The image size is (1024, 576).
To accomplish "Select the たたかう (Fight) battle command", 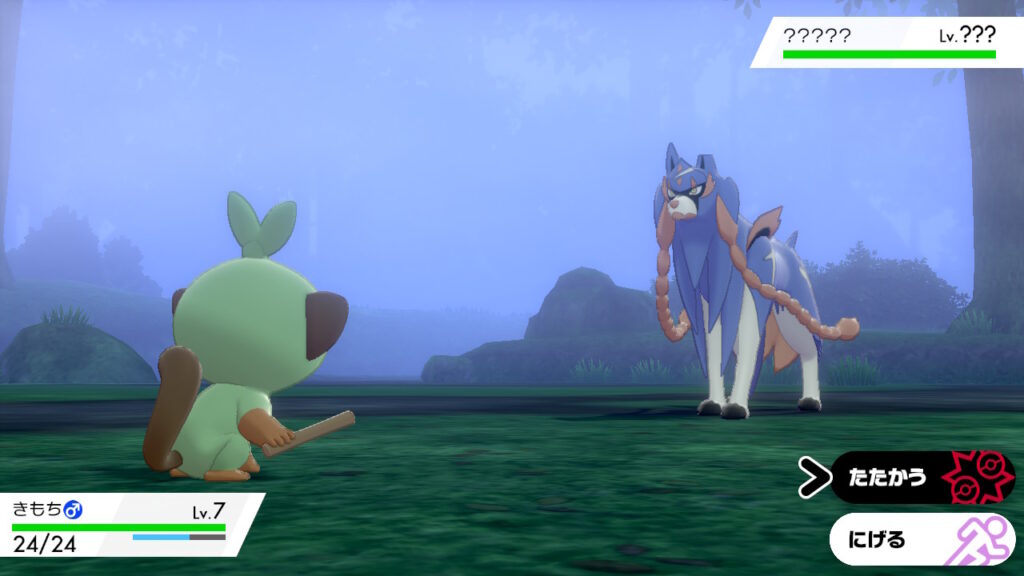I will [905, 477].
